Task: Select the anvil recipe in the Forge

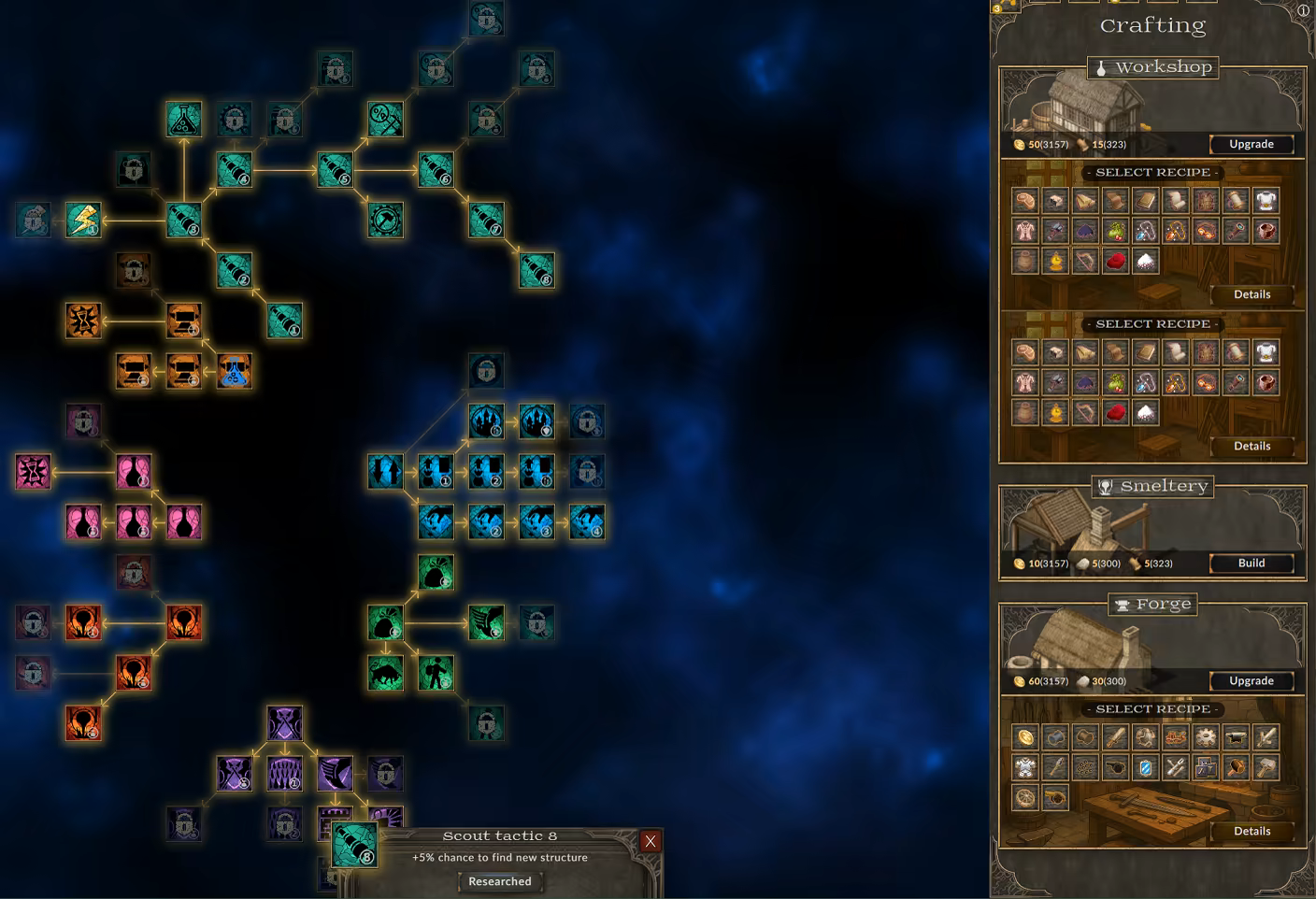Action: click(1235, 737)
